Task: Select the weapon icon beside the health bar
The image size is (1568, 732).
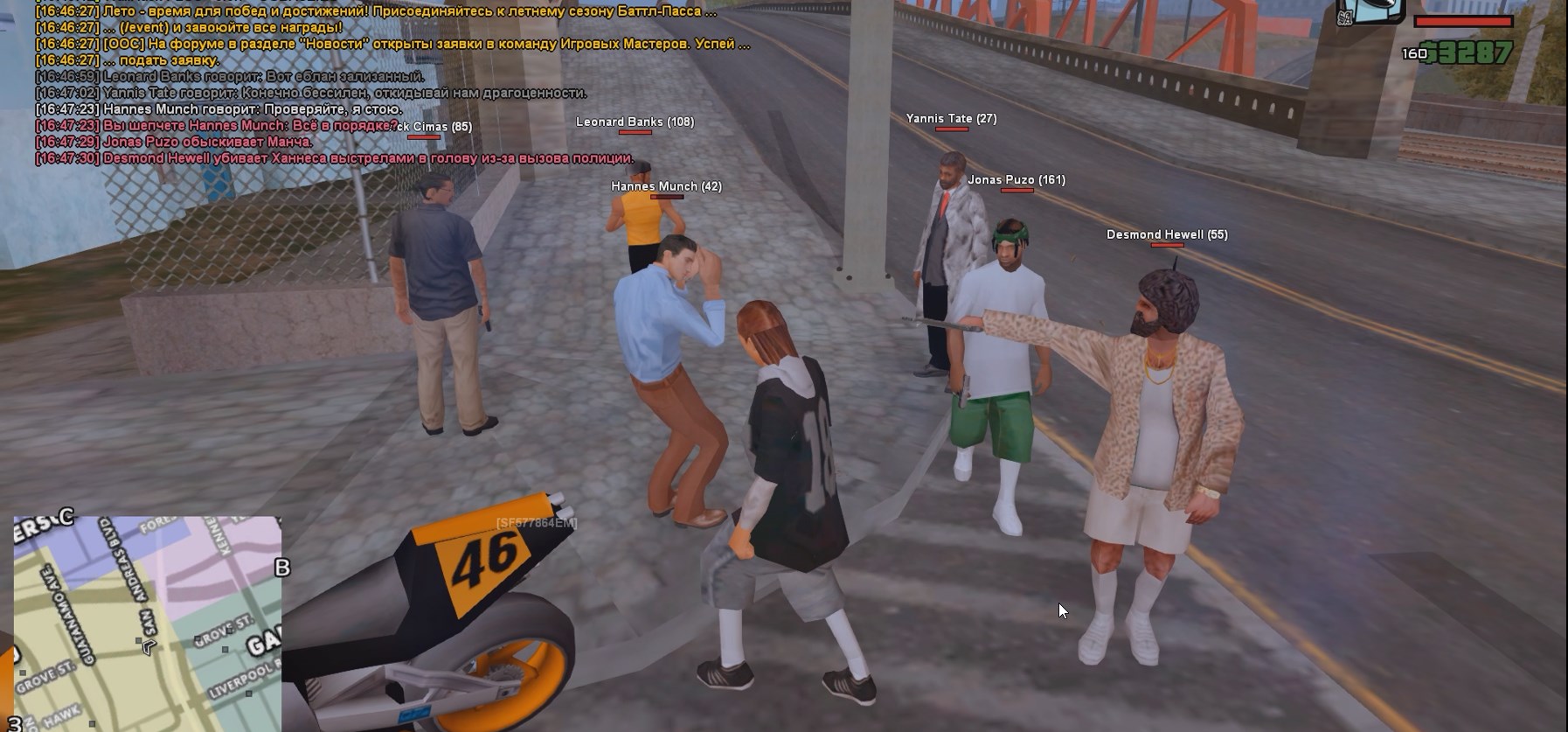Action: pyautogui.click(x=1370, y=11)
